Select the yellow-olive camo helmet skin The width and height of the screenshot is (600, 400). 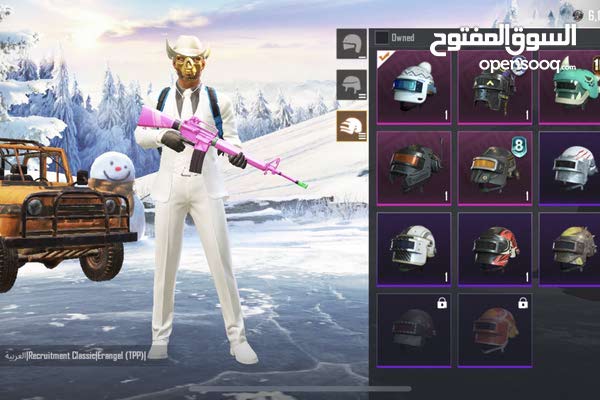[x=572, y=247]
